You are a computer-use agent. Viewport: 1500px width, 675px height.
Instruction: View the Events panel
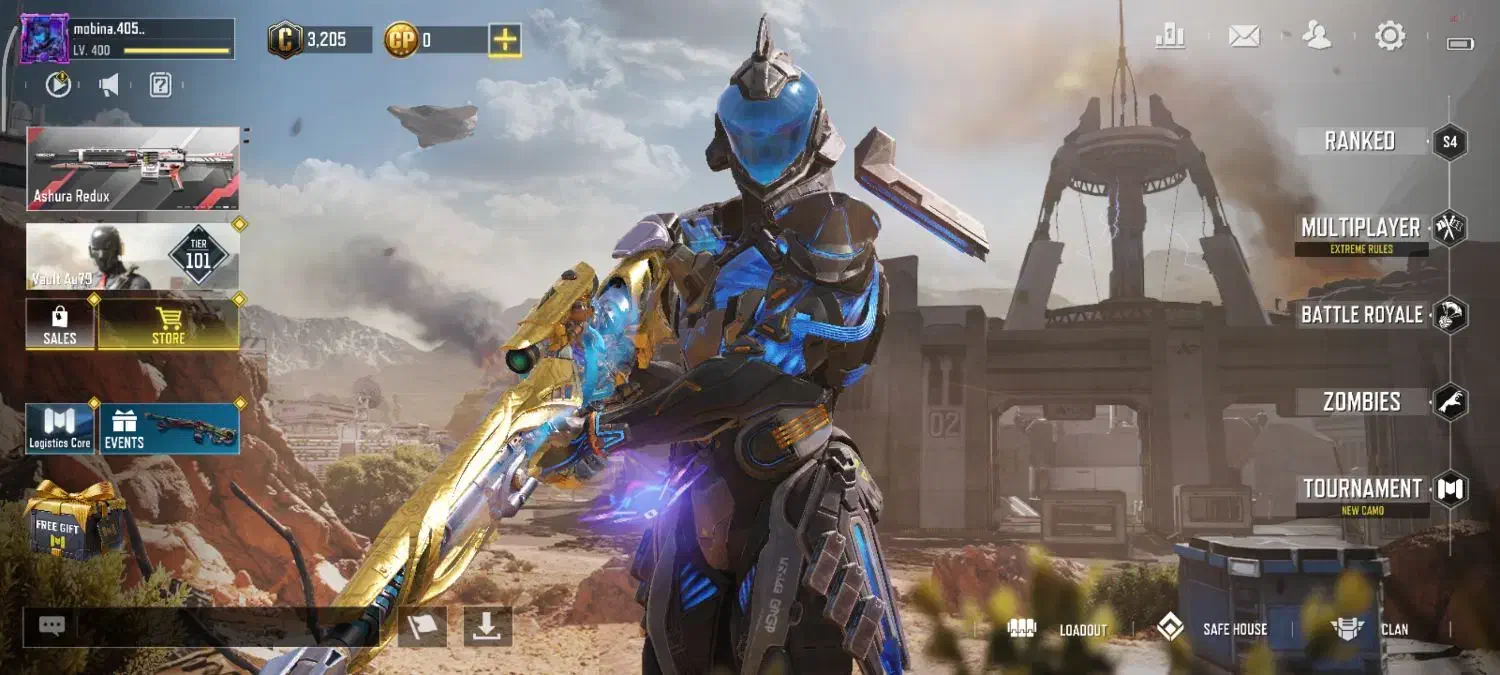tap(169, 429)
